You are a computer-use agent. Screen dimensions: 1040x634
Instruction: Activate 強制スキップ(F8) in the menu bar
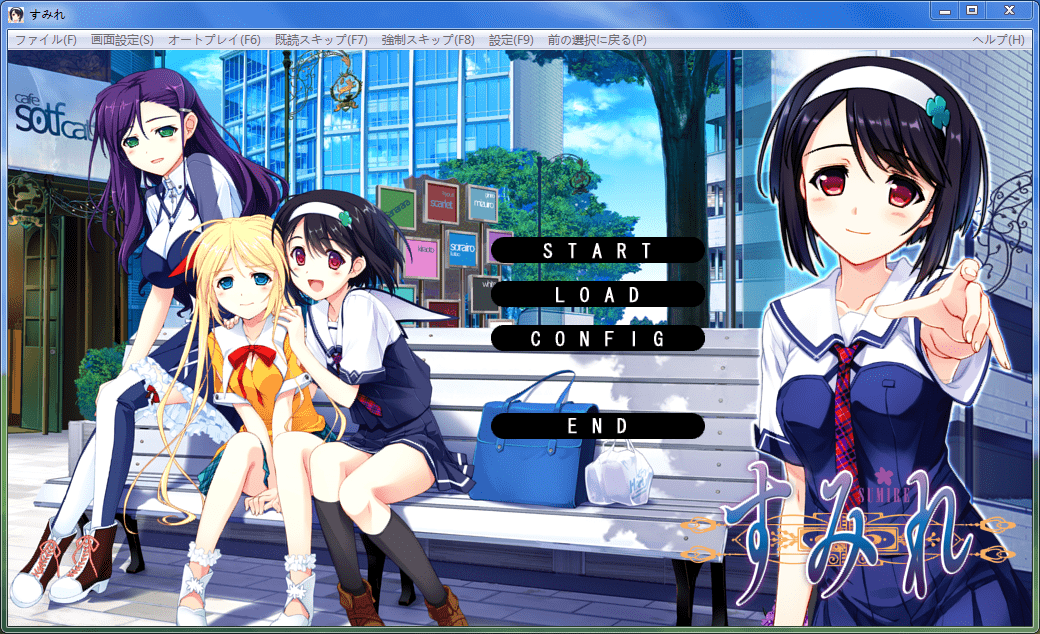pos(428,40)
